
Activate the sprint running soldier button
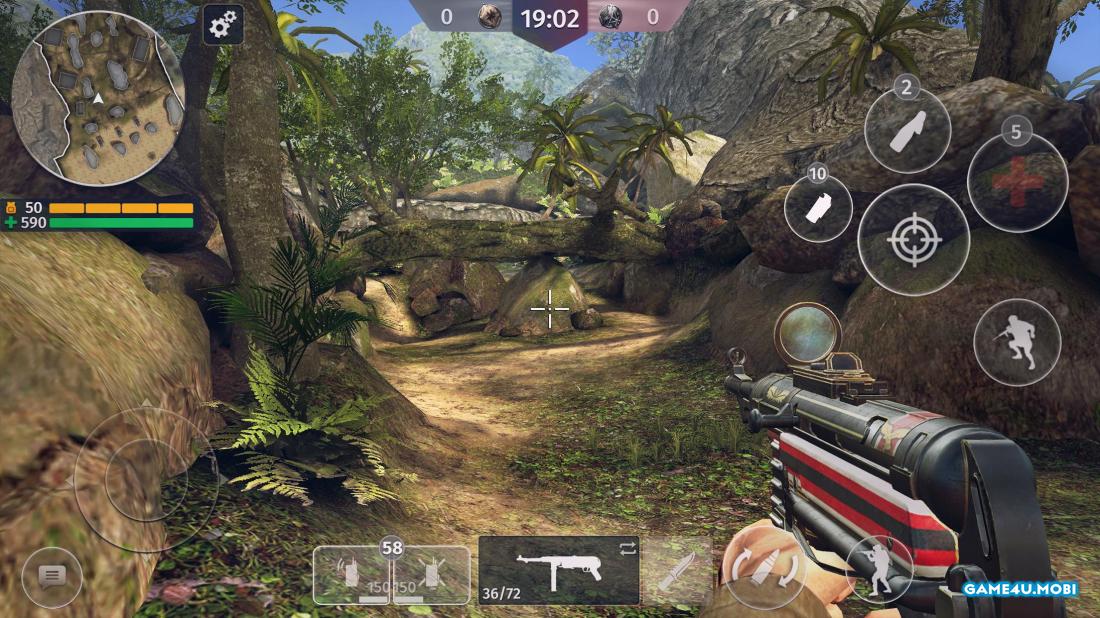click(x=1017, y=342)
